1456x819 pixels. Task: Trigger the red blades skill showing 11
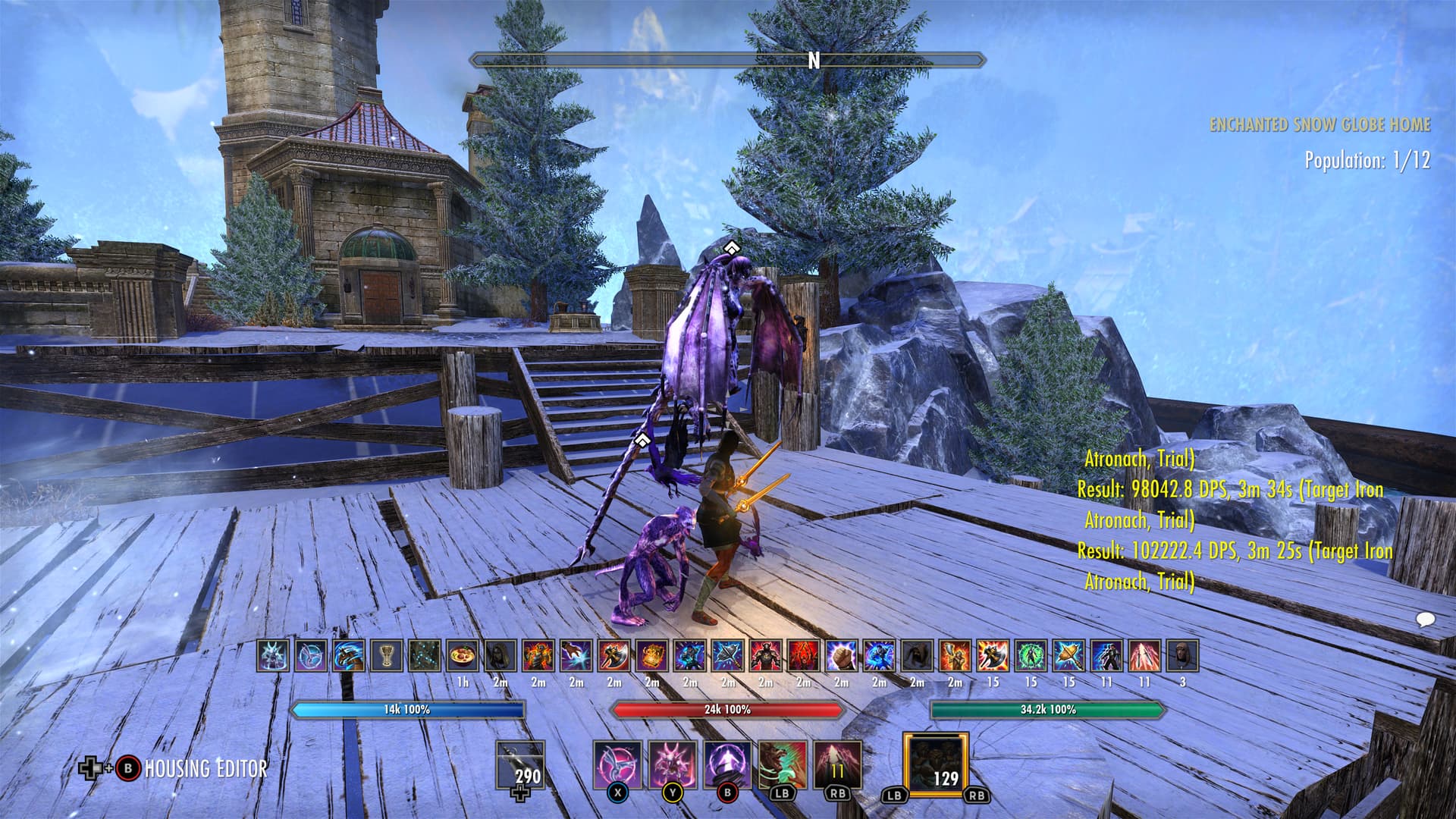[837, 764]
